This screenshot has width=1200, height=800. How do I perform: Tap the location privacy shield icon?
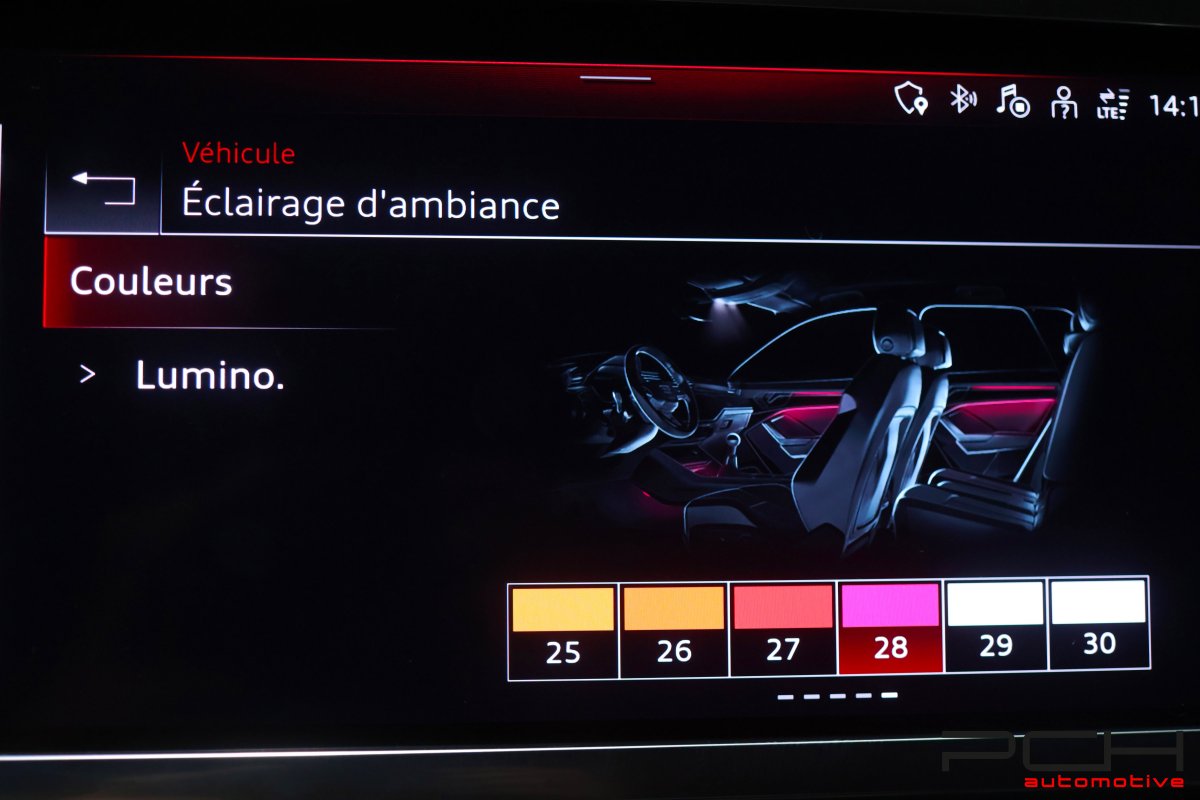(x=910, y=98)
